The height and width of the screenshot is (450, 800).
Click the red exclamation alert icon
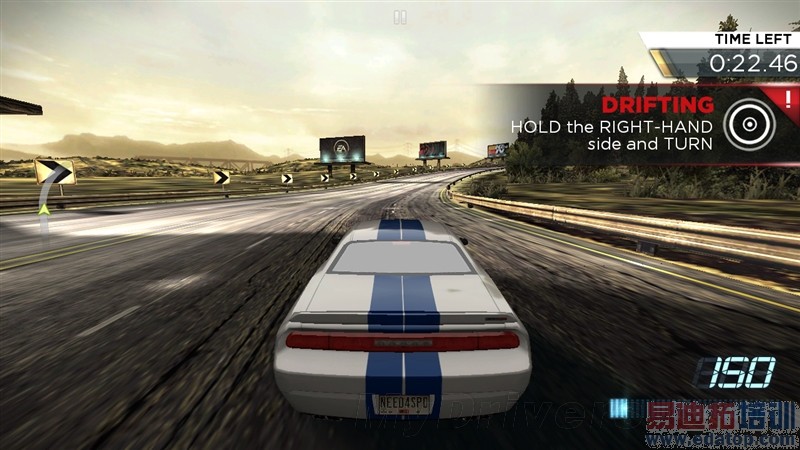pos(787,99)
